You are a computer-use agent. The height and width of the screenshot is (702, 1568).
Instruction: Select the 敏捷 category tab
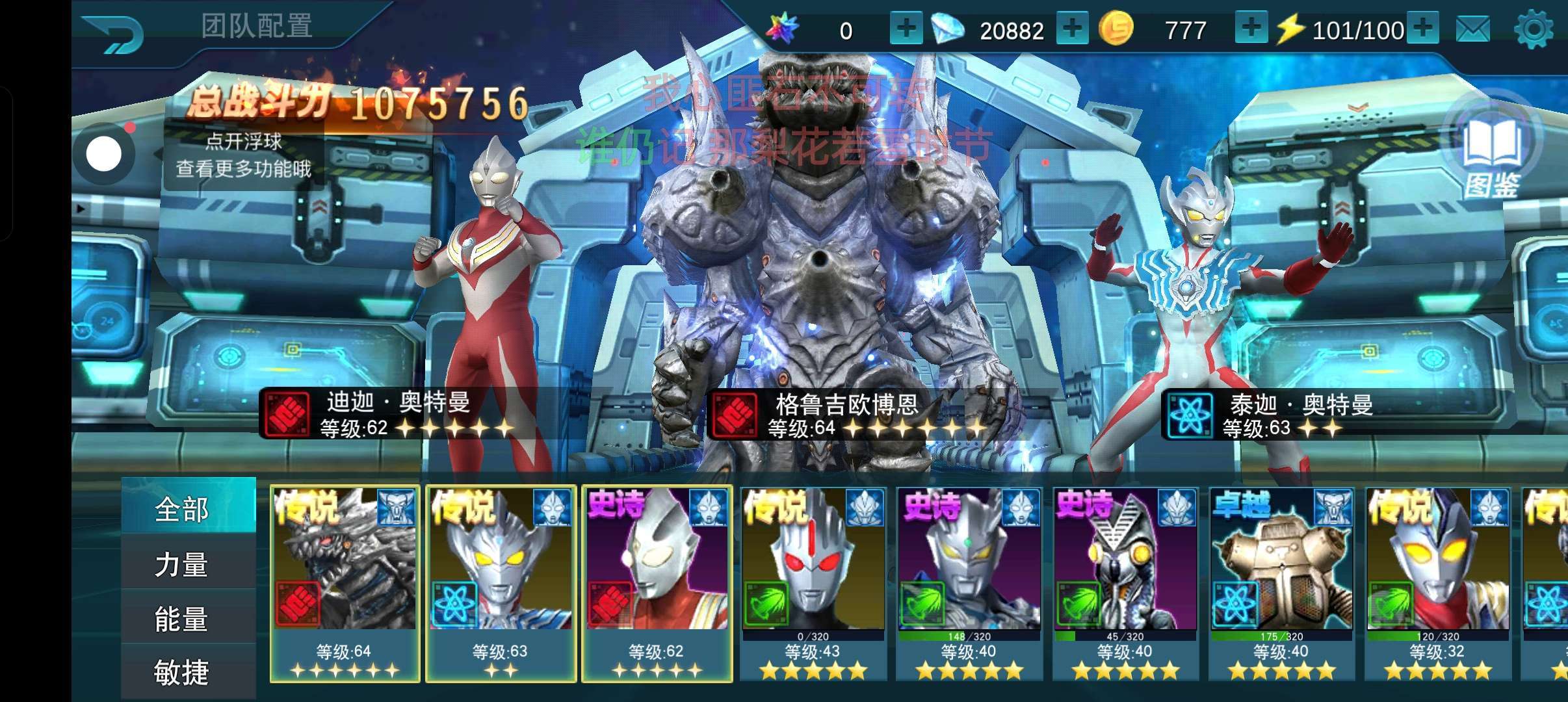coord(181,671)
